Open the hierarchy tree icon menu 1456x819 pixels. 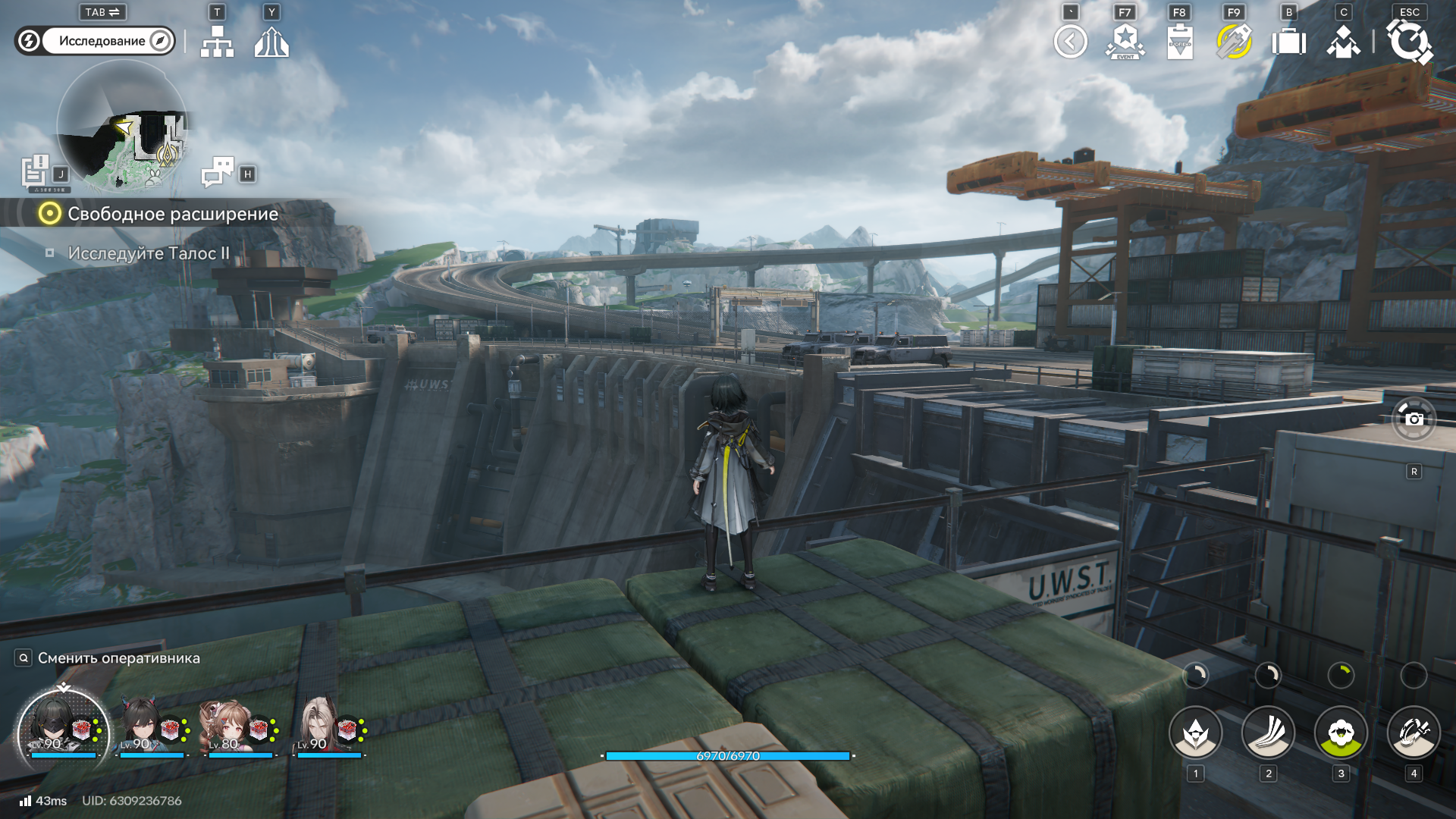tap(217, 42)
